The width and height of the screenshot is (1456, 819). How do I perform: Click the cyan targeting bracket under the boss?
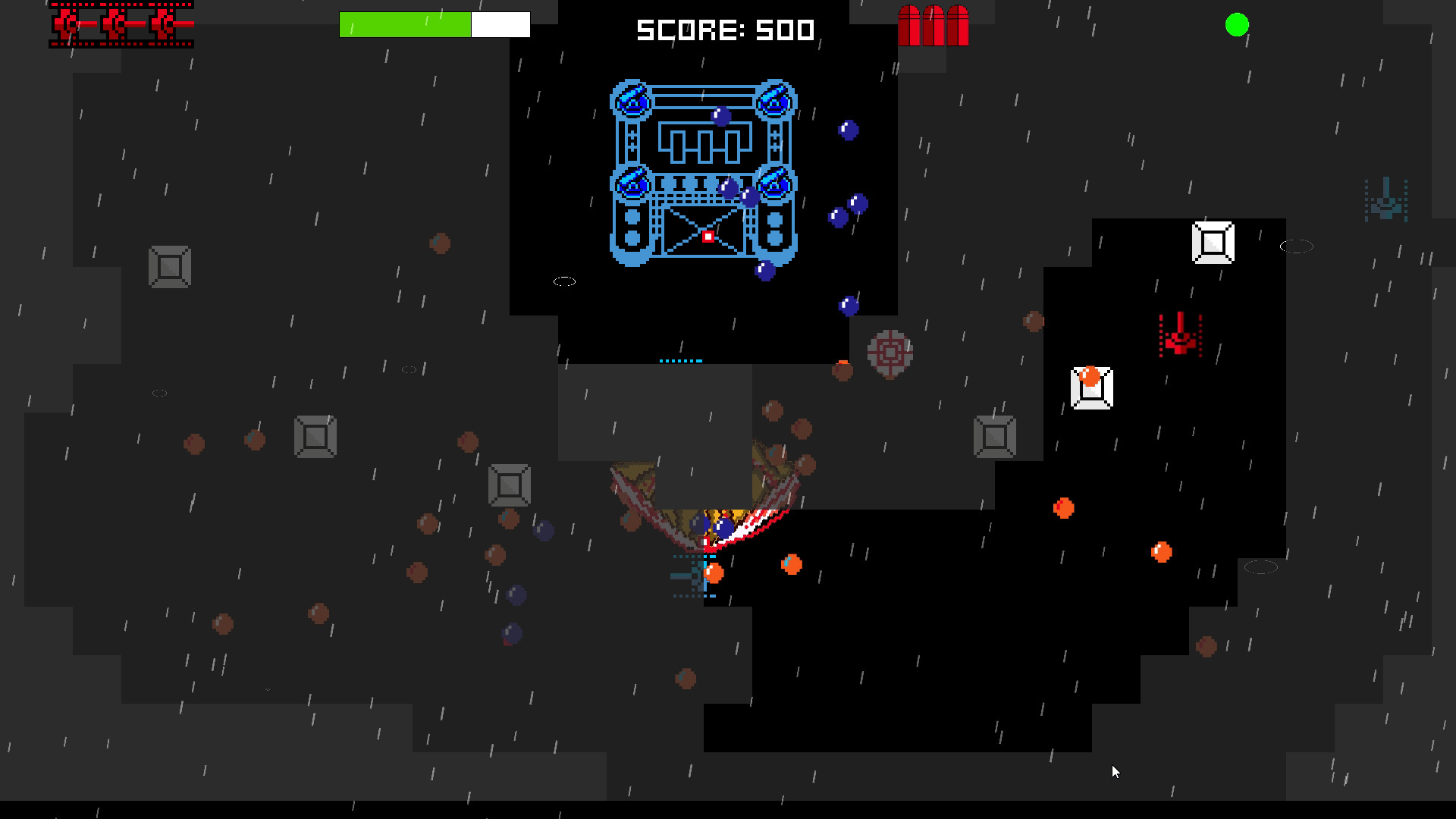coord(681,359)
